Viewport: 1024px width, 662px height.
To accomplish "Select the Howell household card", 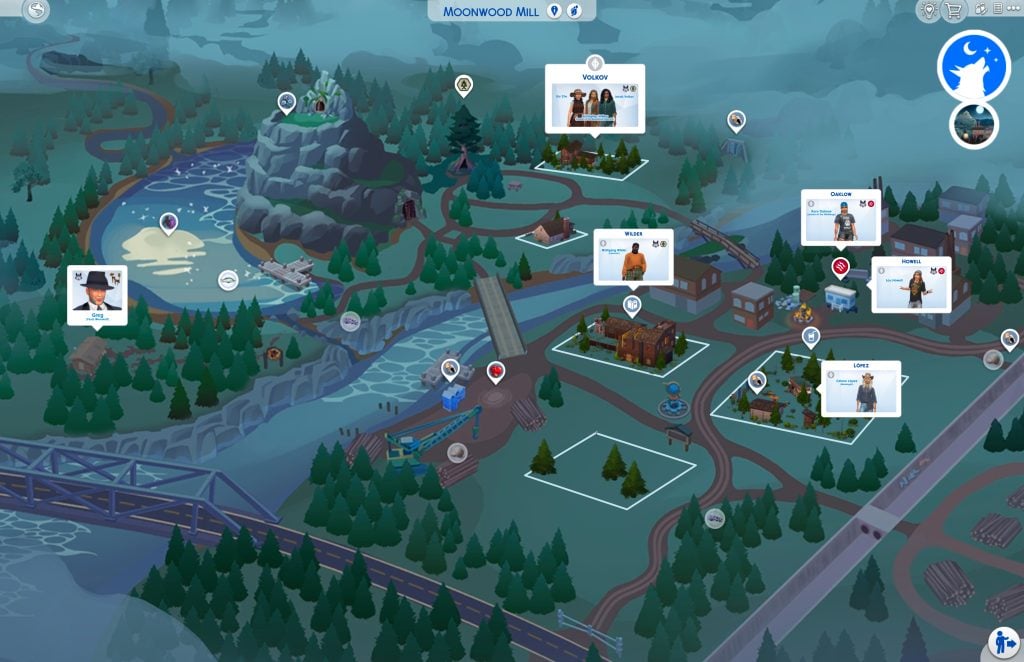I will pos(910,284).
